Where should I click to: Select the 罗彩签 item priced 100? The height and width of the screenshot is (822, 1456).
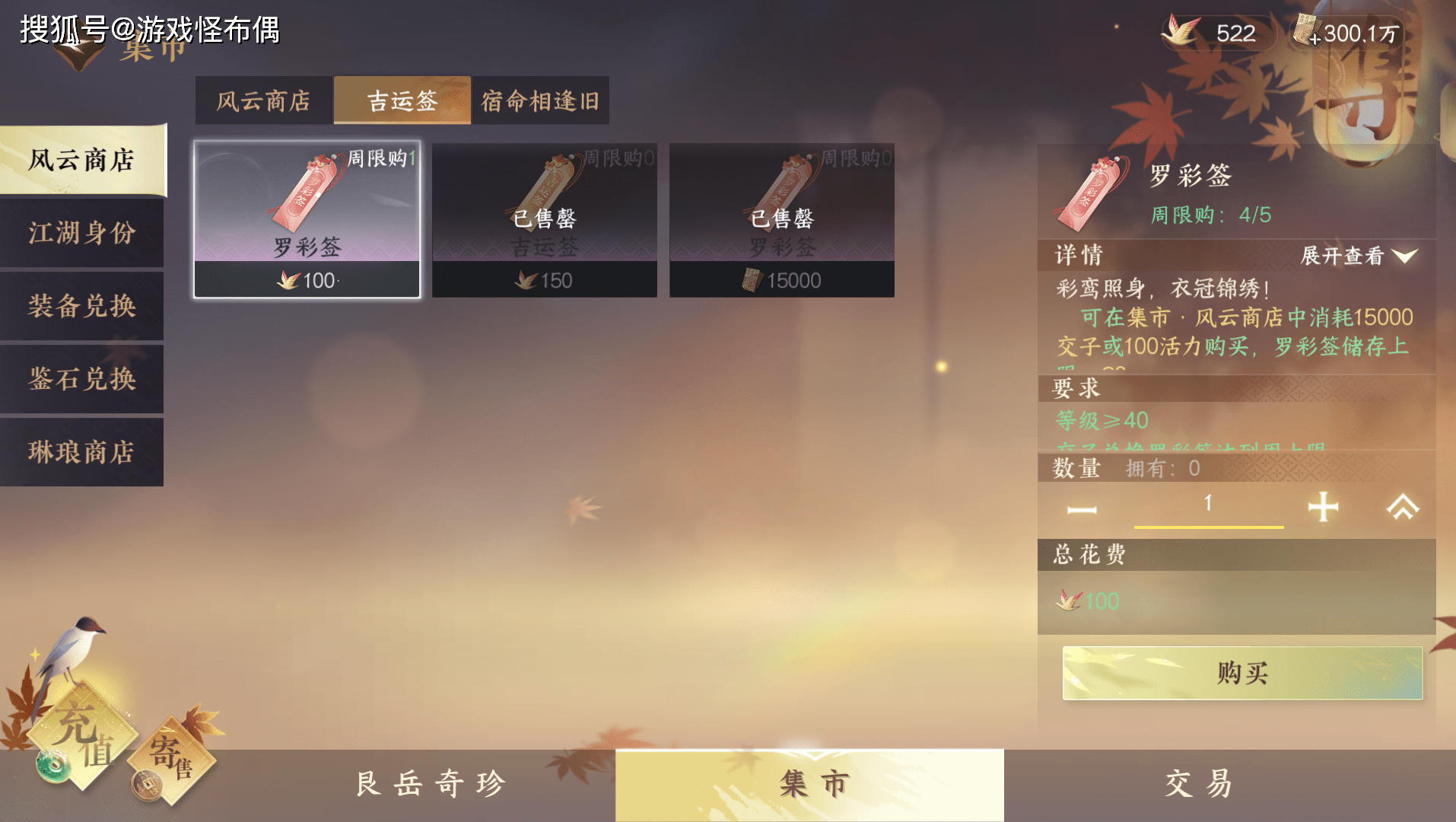coord(307,219)
